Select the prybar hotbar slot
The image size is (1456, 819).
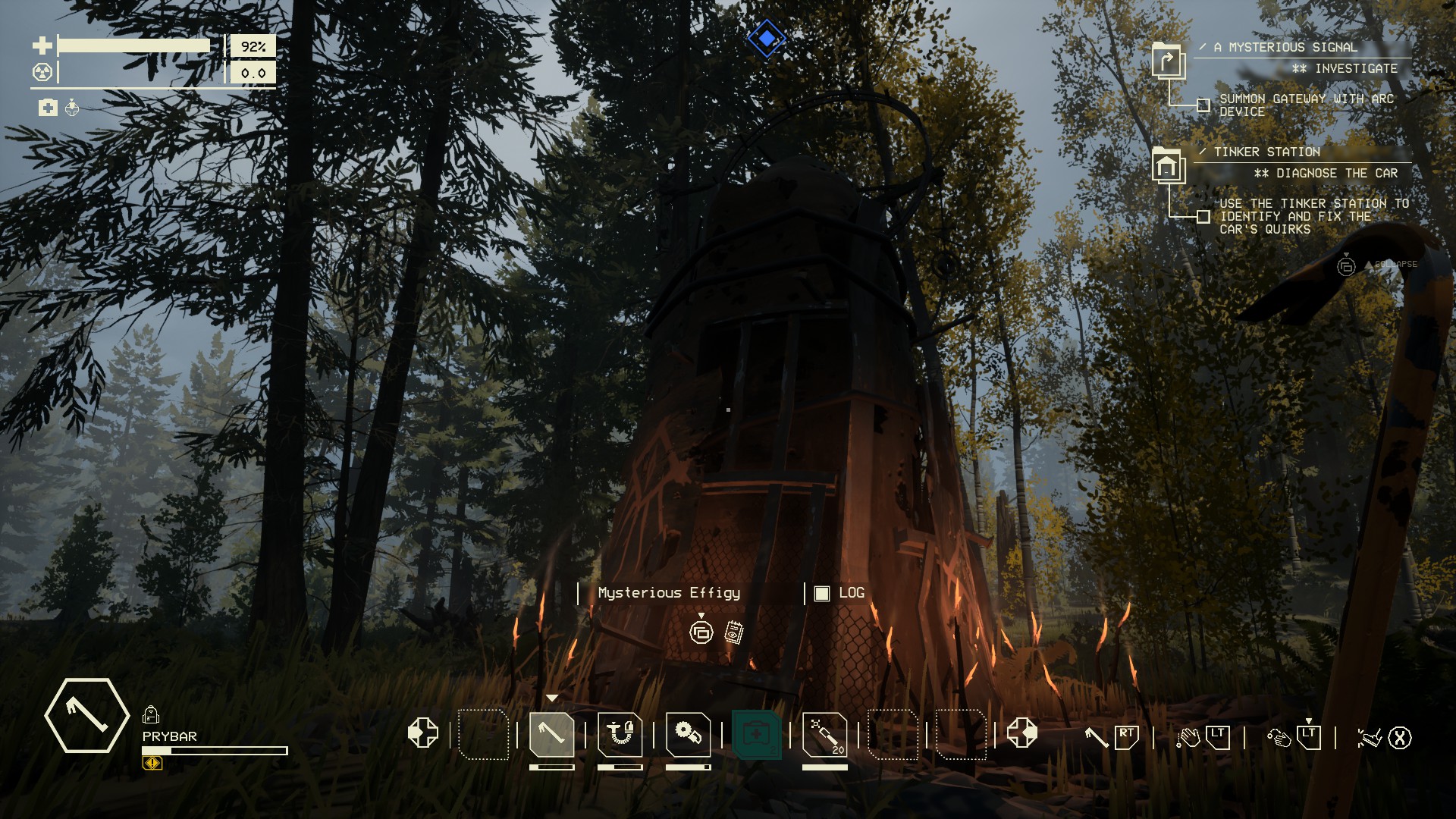pos(551,734)
